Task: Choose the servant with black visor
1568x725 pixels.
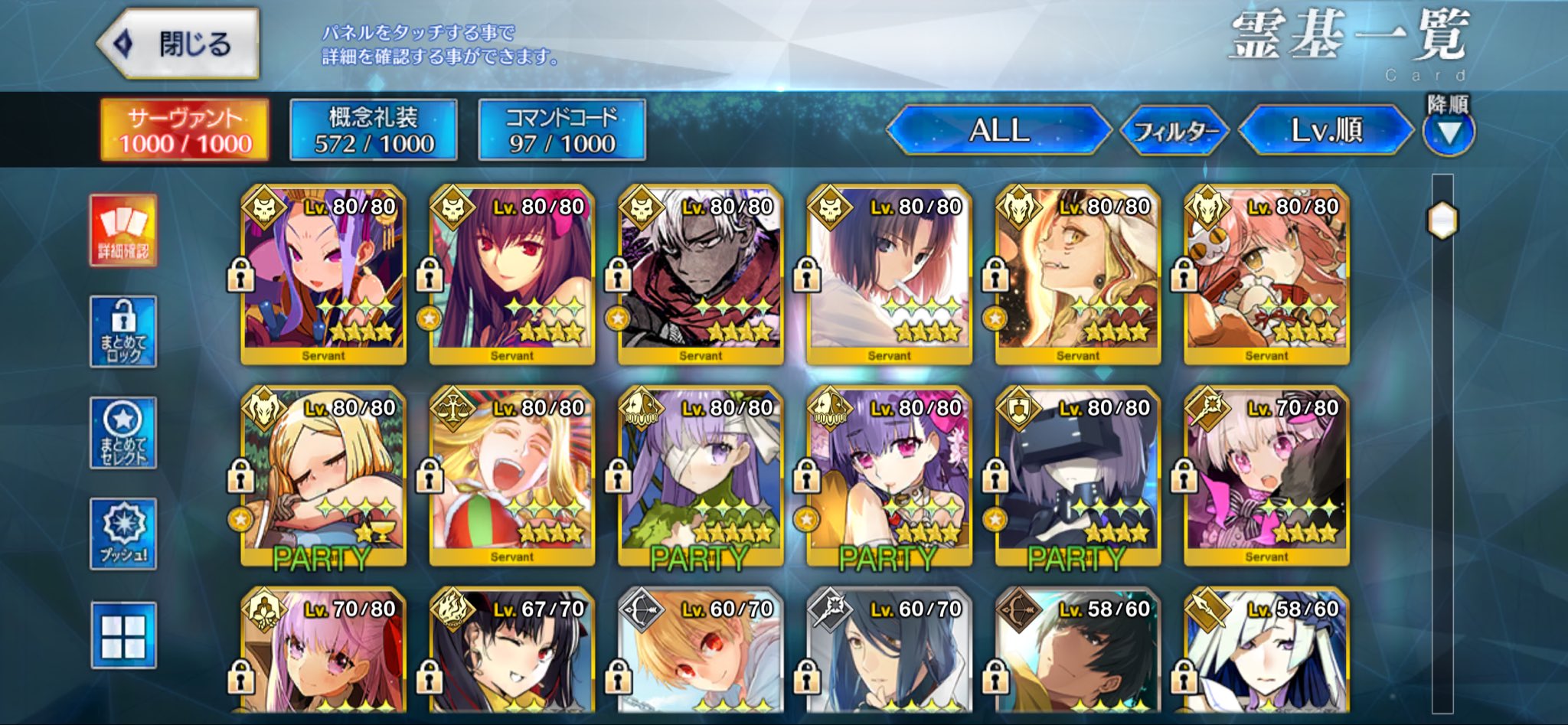Action: pyautogui.click(x=1077, y=475)
